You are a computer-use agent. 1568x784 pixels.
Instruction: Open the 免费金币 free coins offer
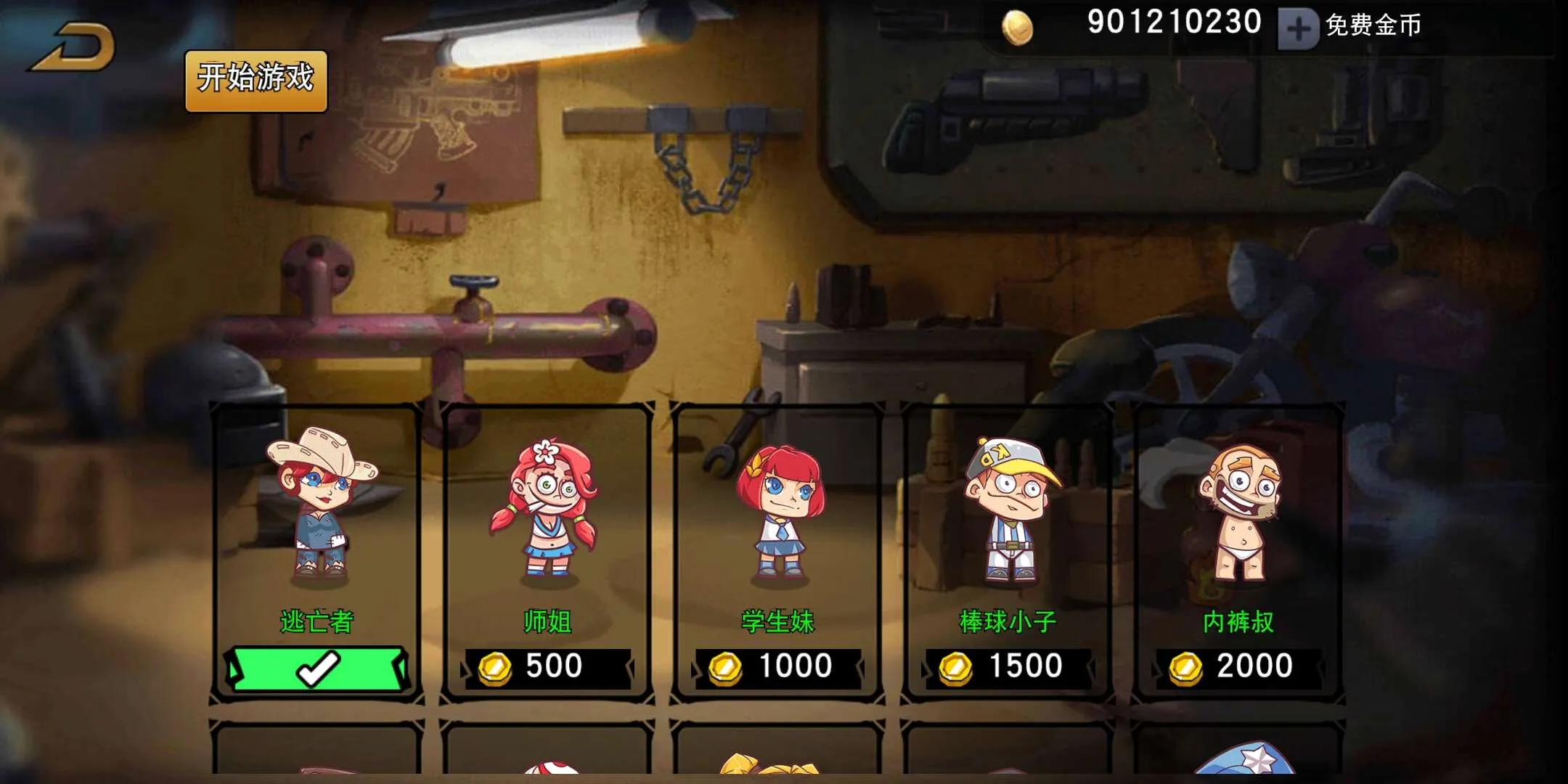1373,26
